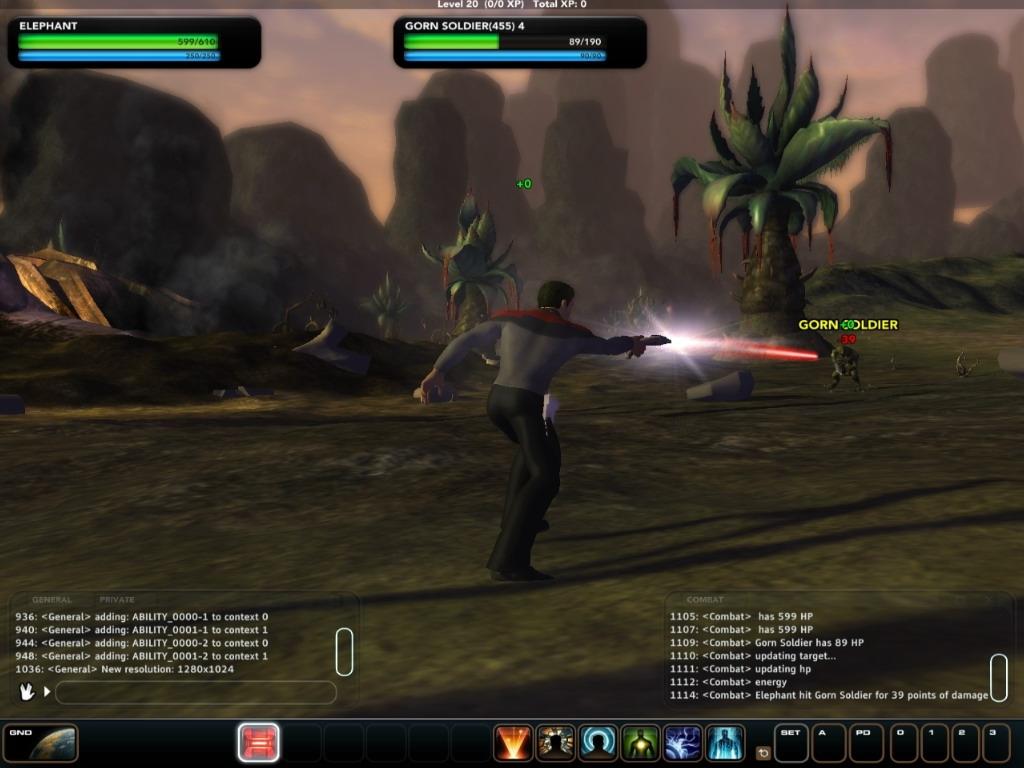Switch to hotbar page 1
This screenshot has height=768, width=1024.
(935, 743)
